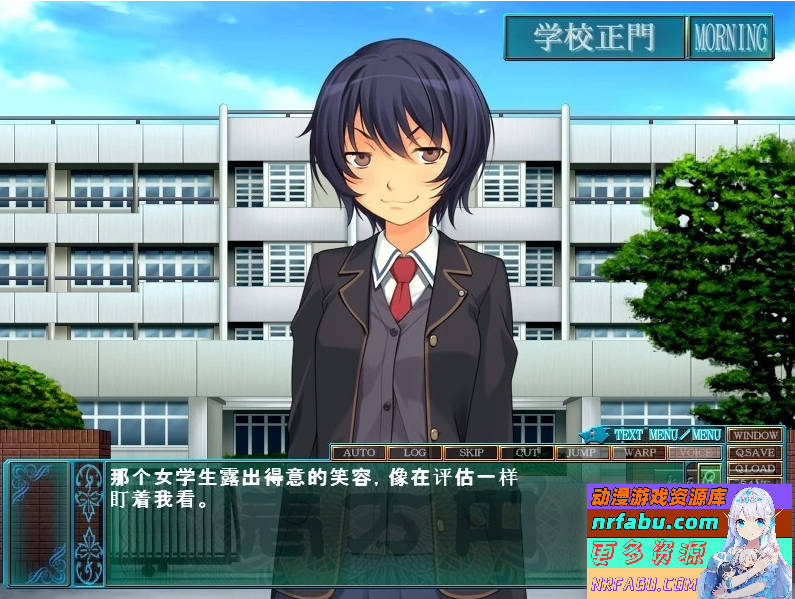Open the dialogue LOG

point(414,452)
